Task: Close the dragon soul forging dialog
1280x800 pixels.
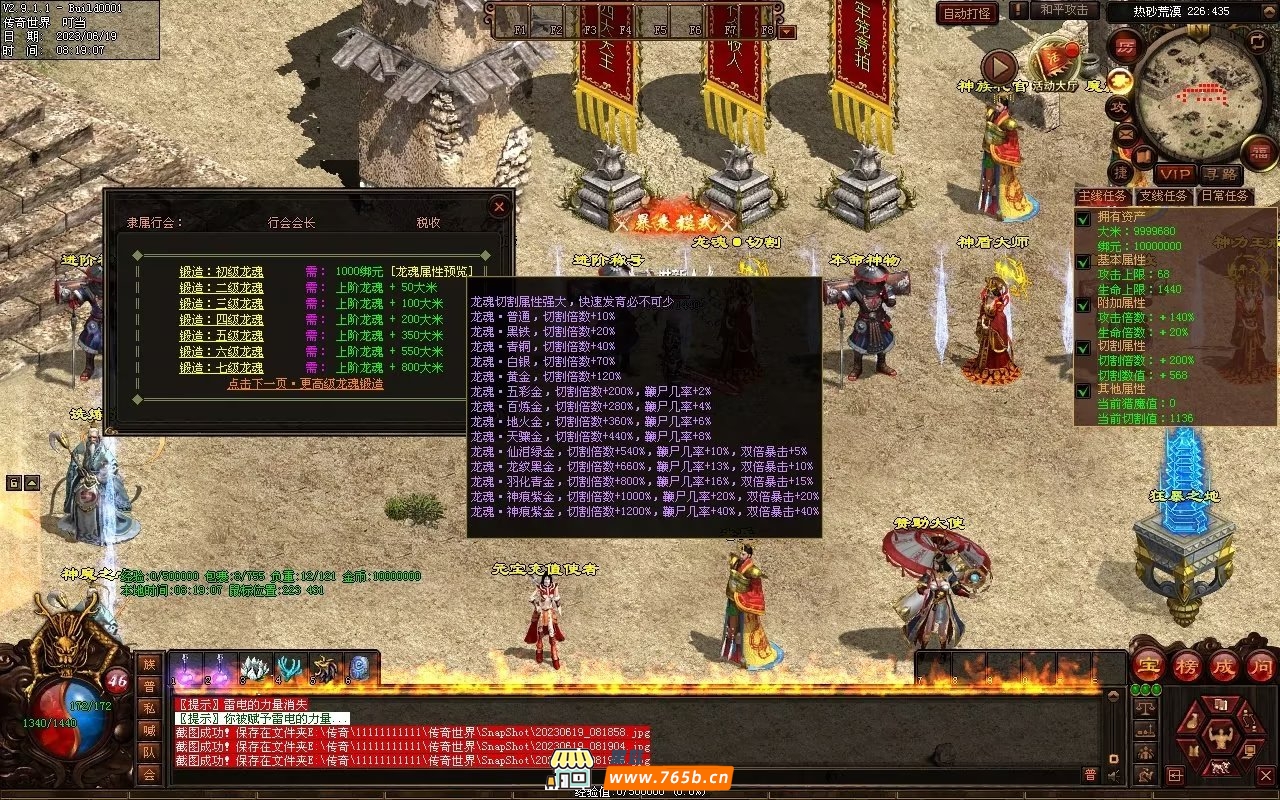Action: (x=499, y=207)
